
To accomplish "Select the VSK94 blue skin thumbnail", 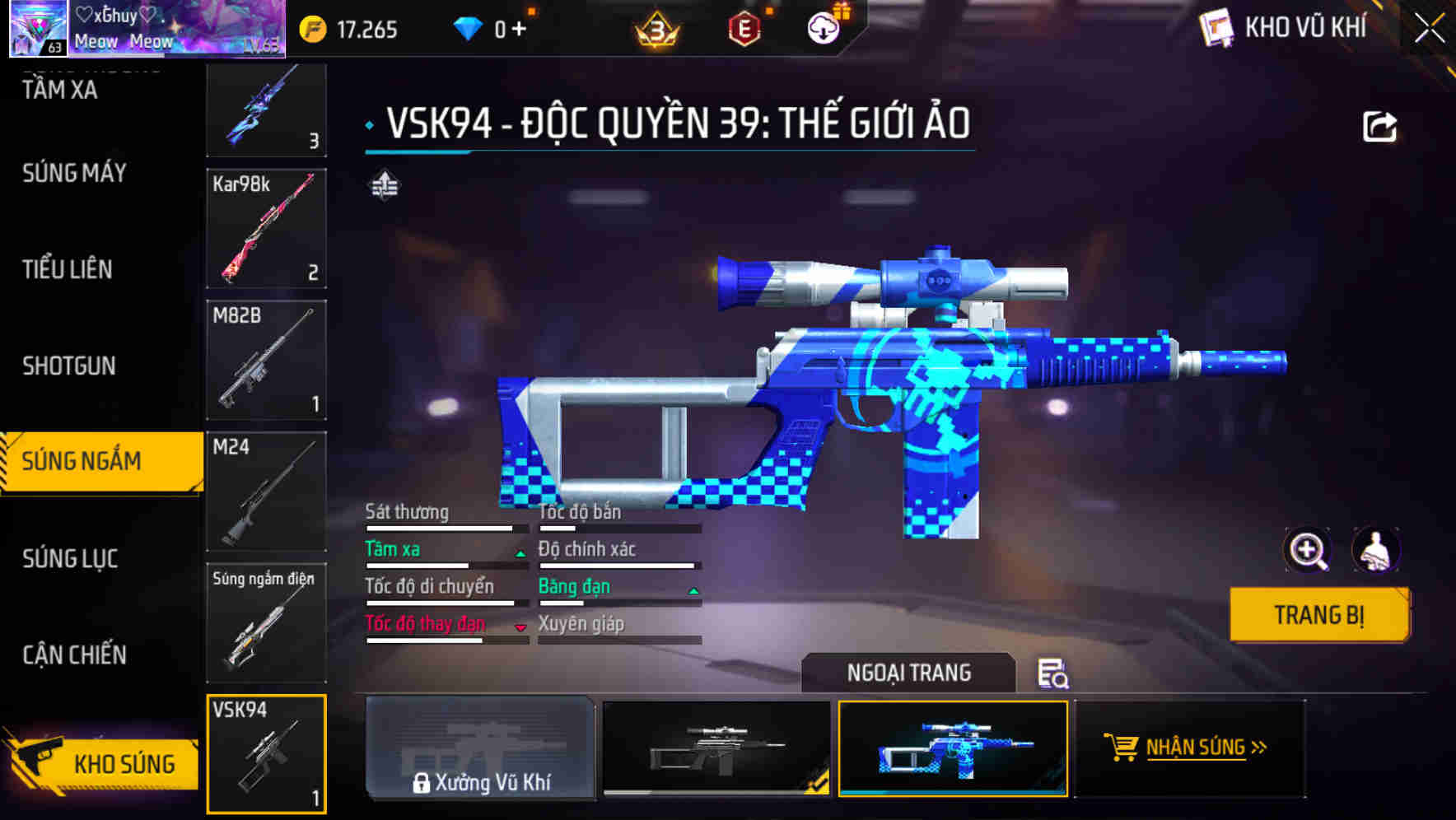I will [x=953, y=749].
